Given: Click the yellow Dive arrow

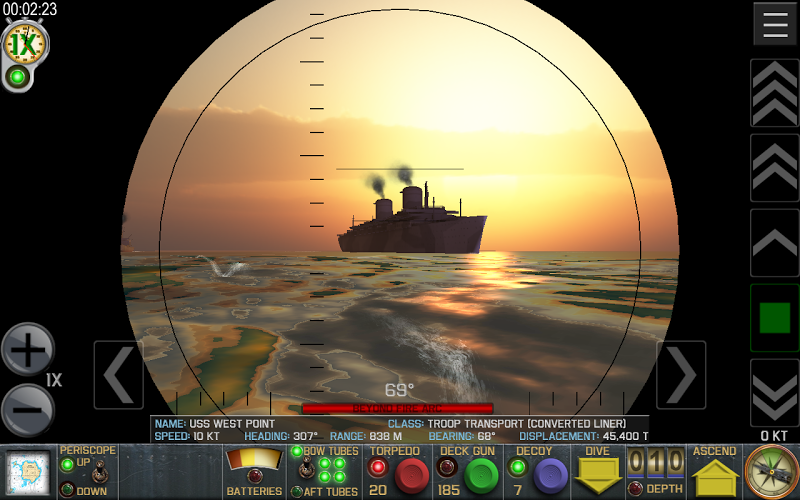Looking at the screenshot, I should pos(598,476).
